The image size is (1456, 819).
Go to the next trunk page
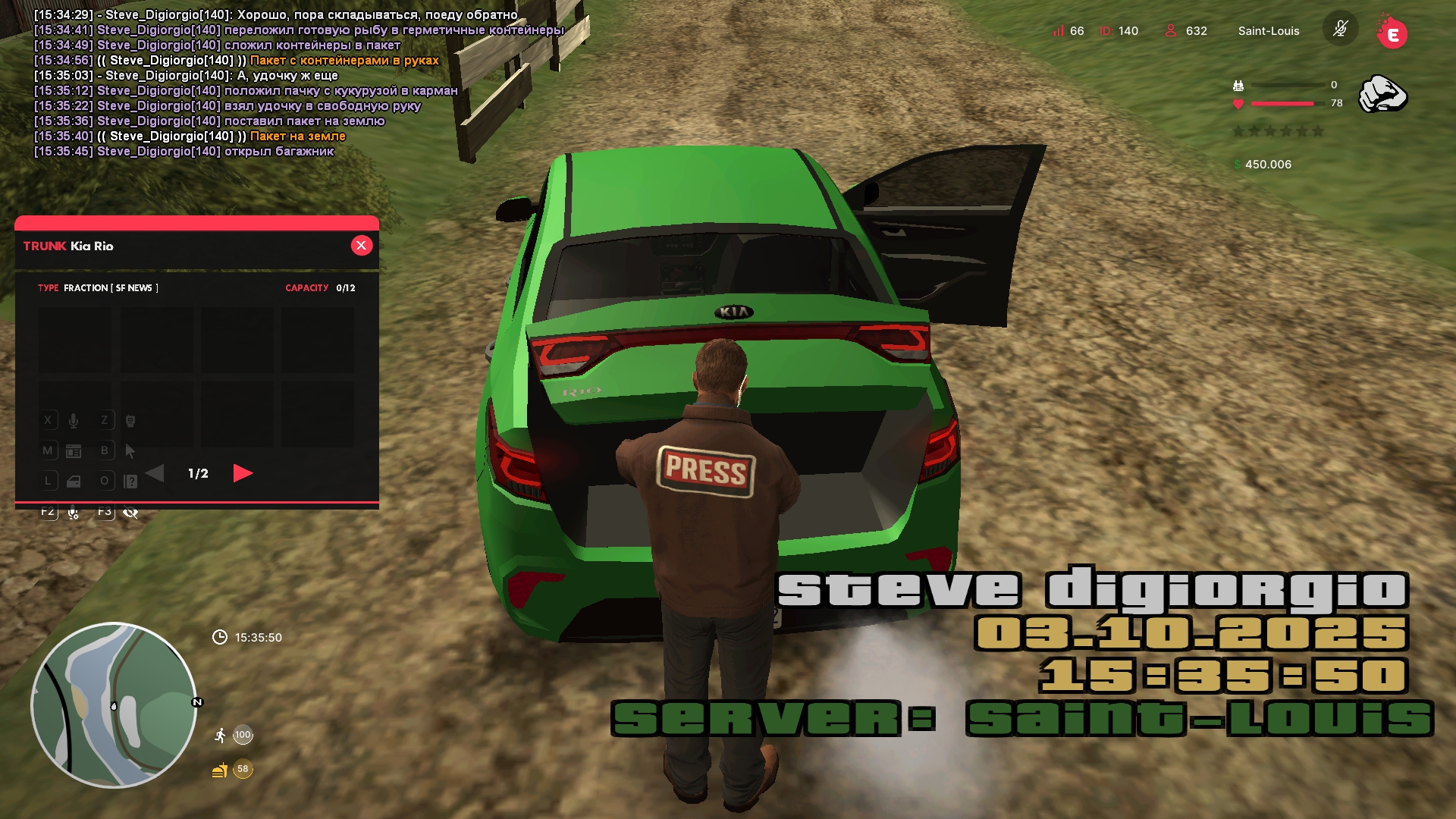coord(243,473)
